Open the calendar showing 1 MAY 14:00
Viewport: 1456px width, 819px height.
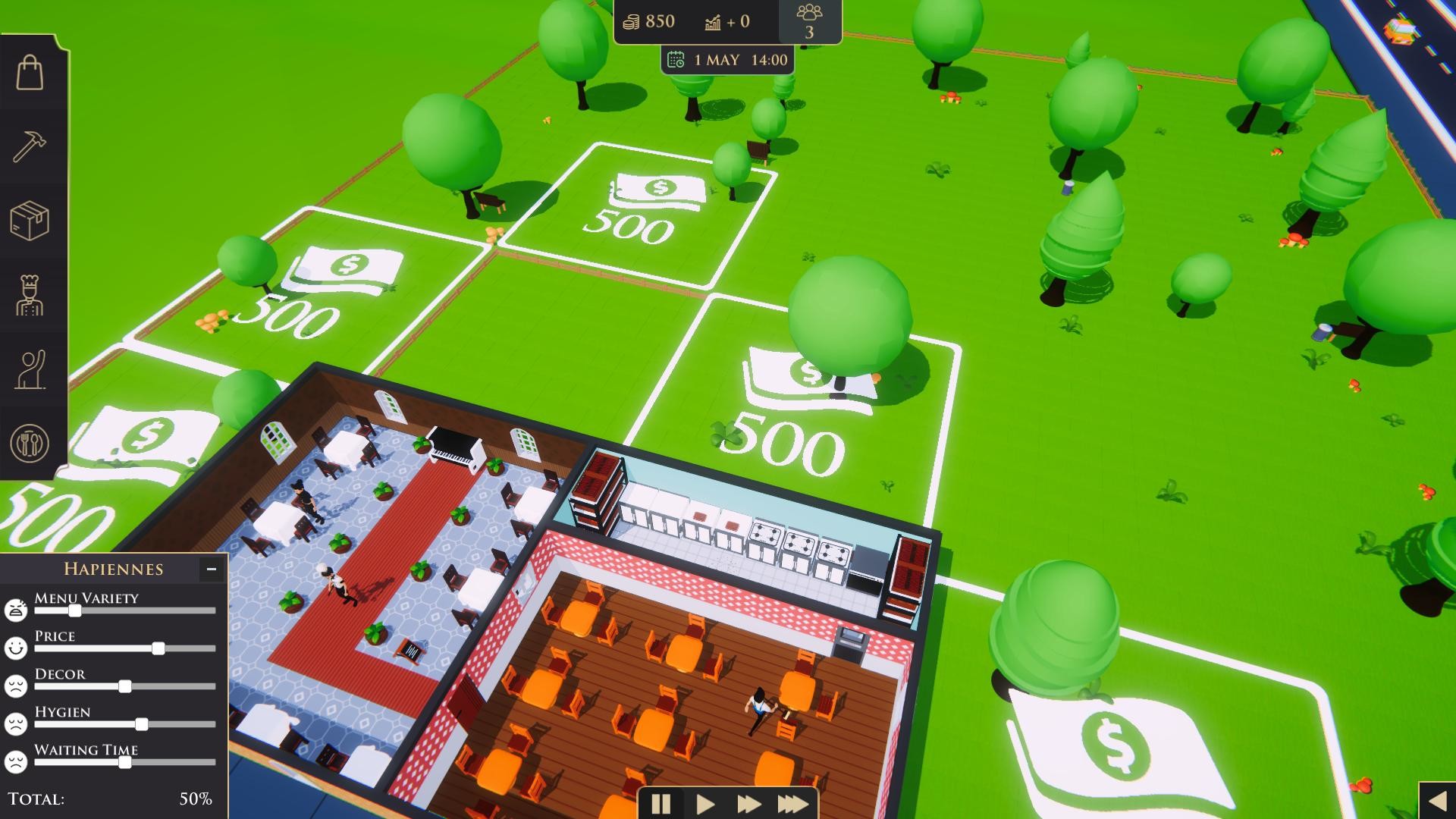[x=726, y=59]
